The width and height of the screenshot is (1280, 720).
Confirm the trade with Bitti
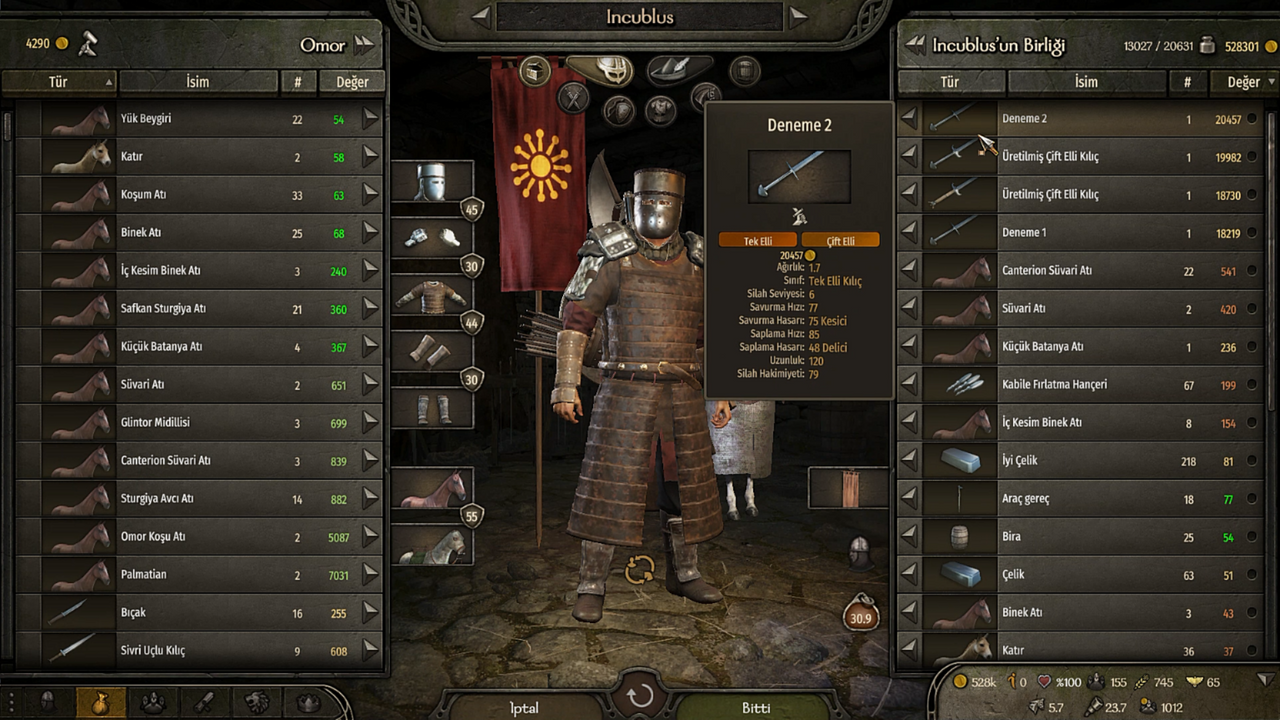(x=756, y=707)
